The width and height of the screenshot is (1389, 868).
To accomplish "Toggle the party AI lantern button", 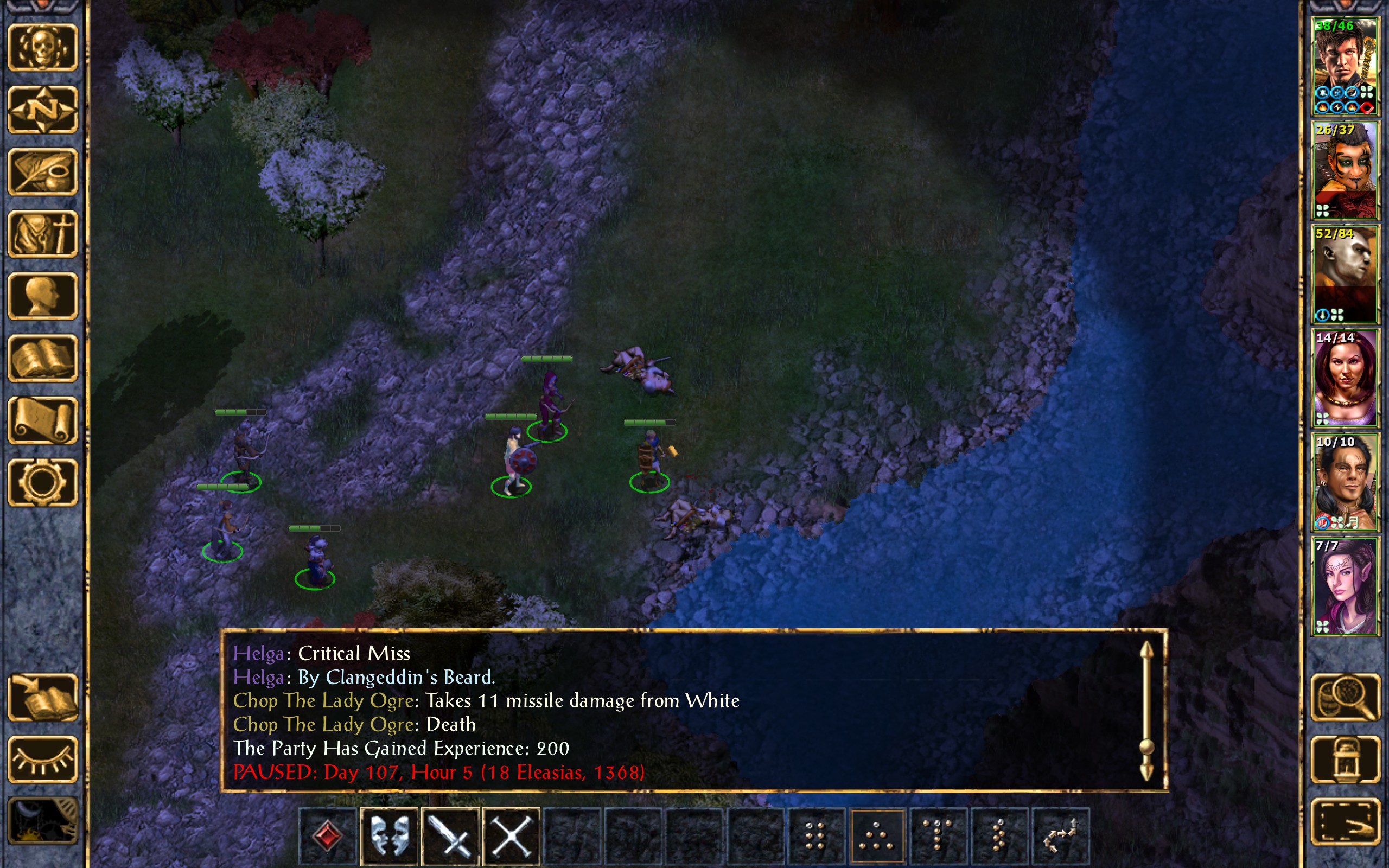I will click(1345, 759).
